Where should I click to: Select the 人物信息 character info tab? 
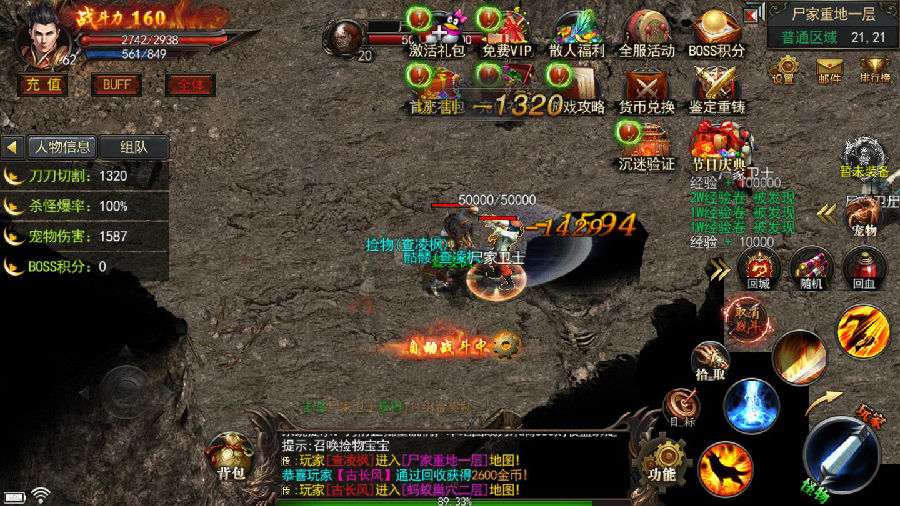62,147
